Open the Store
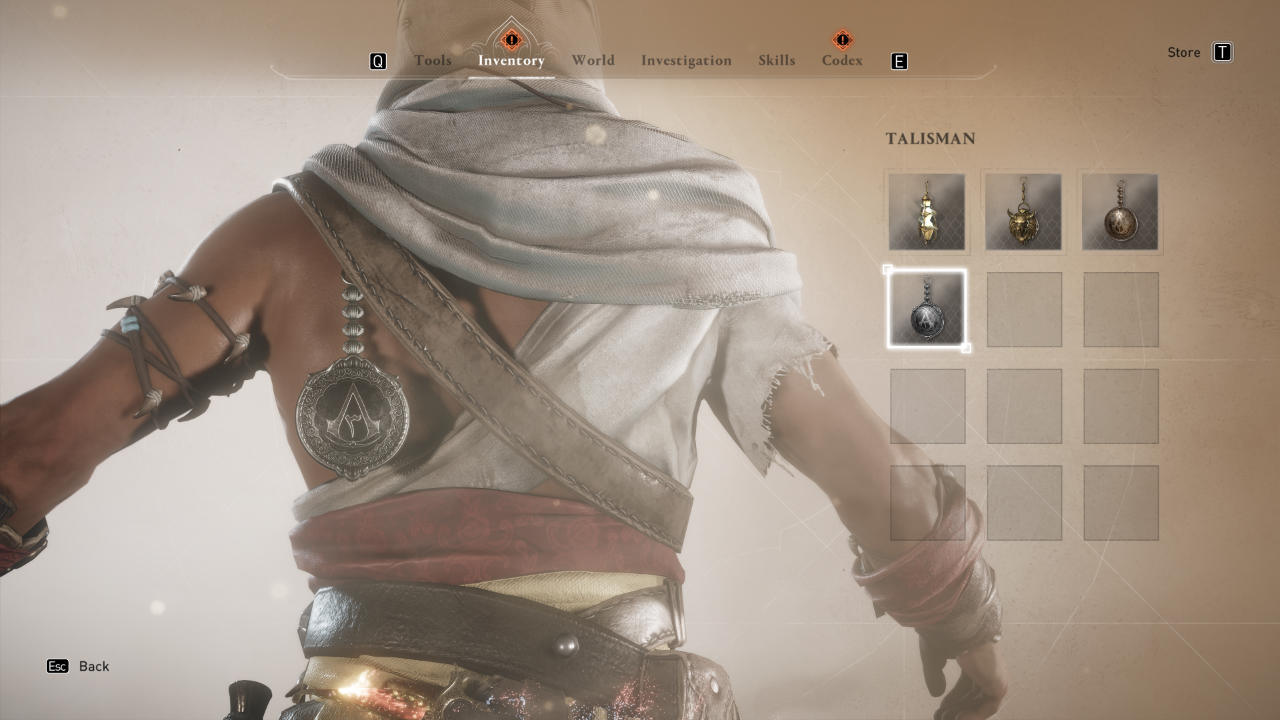 click(1185, 52)
